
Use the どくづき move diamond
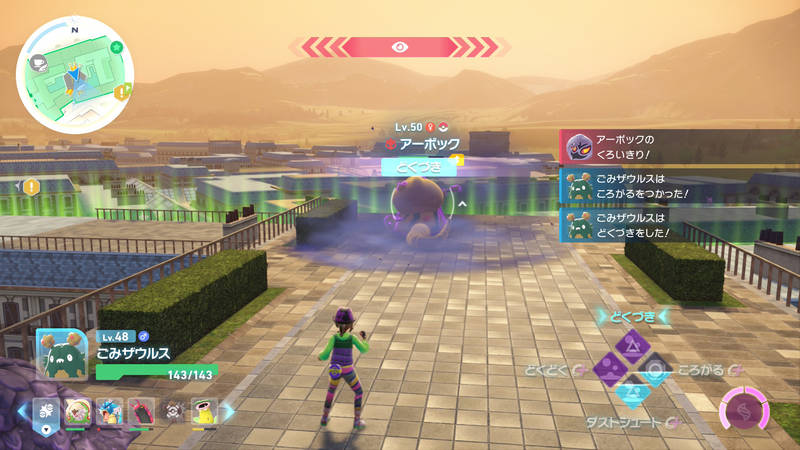[632, 346]
